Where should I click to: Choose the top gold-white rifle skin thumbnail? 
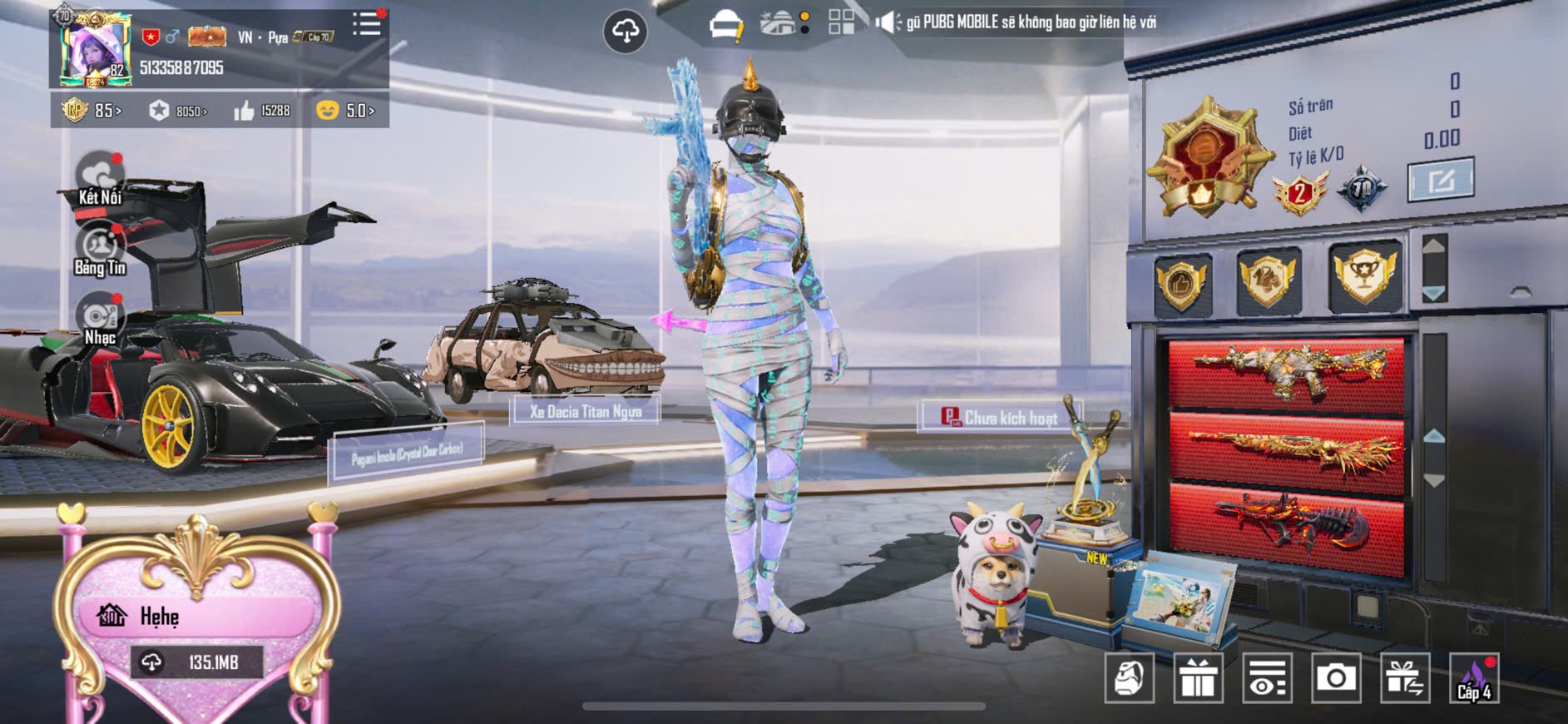point(1286,370)
